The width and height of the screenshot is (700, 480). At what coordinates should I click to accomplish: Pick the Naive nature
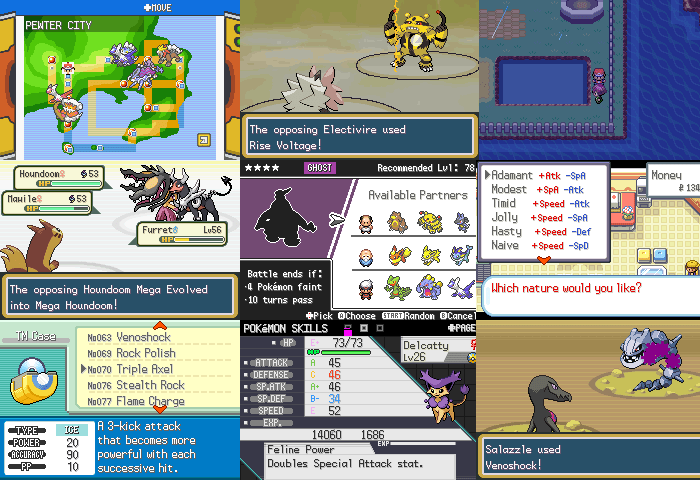507,245
